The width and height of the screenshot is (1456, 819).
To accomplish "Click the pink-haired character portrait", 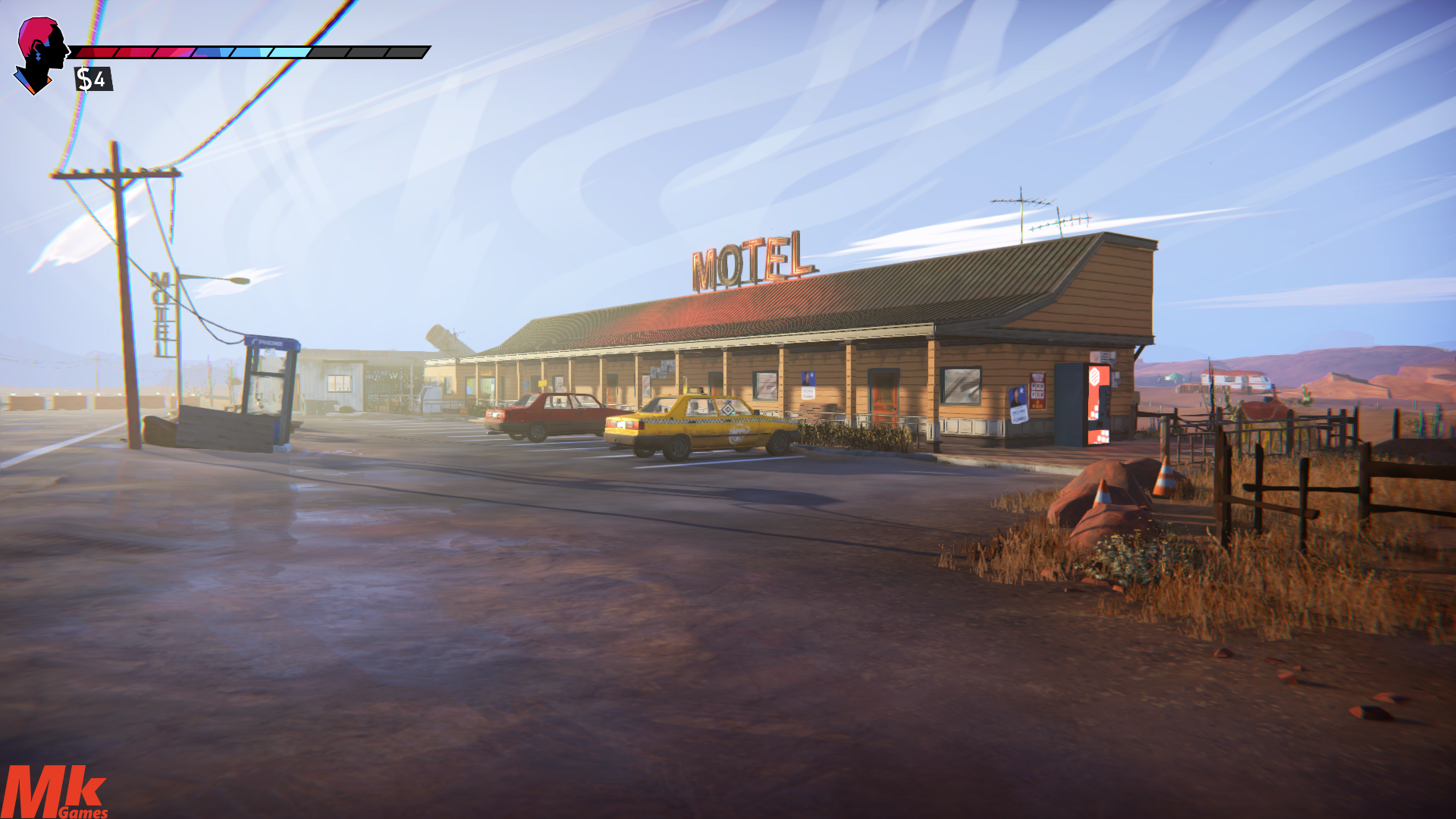I will click(41, 55).
